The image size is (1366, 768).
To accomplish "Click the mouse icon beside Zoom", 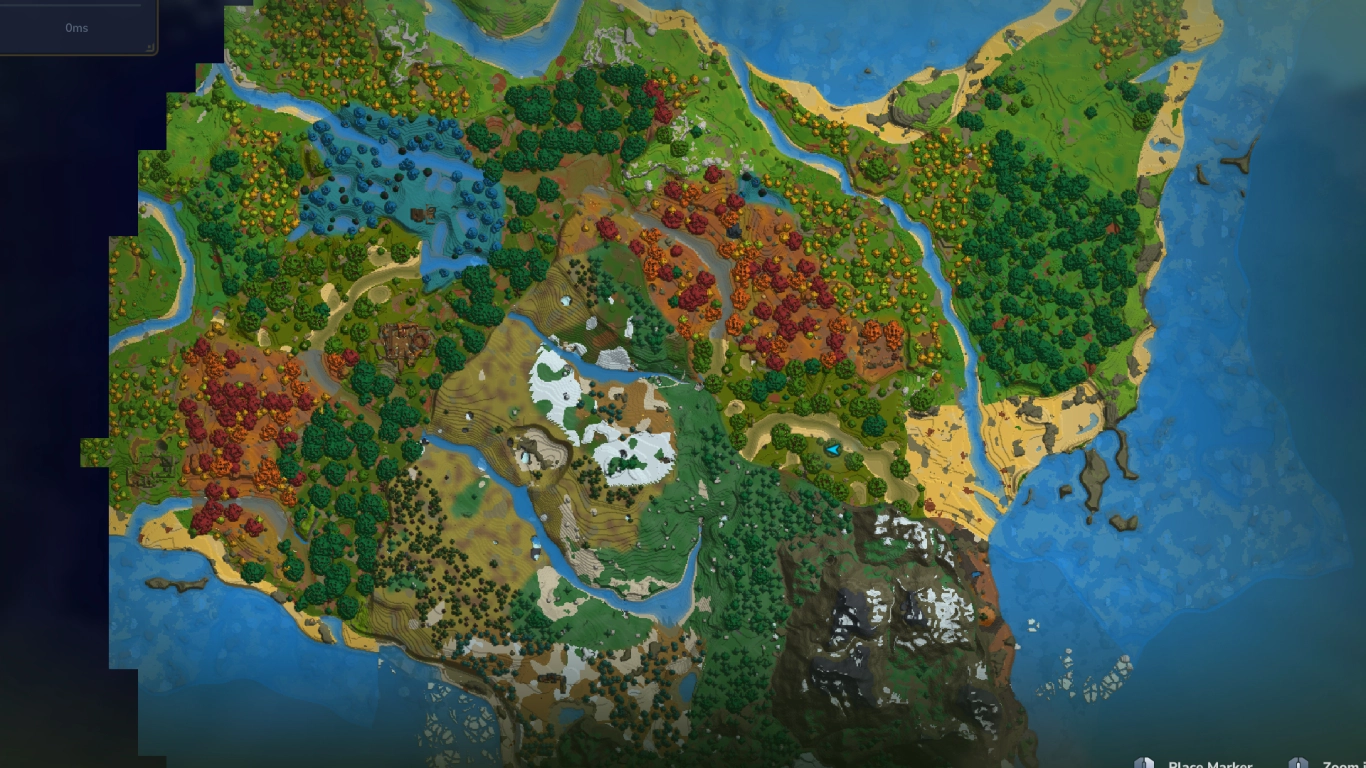I will click(1299, 761).
